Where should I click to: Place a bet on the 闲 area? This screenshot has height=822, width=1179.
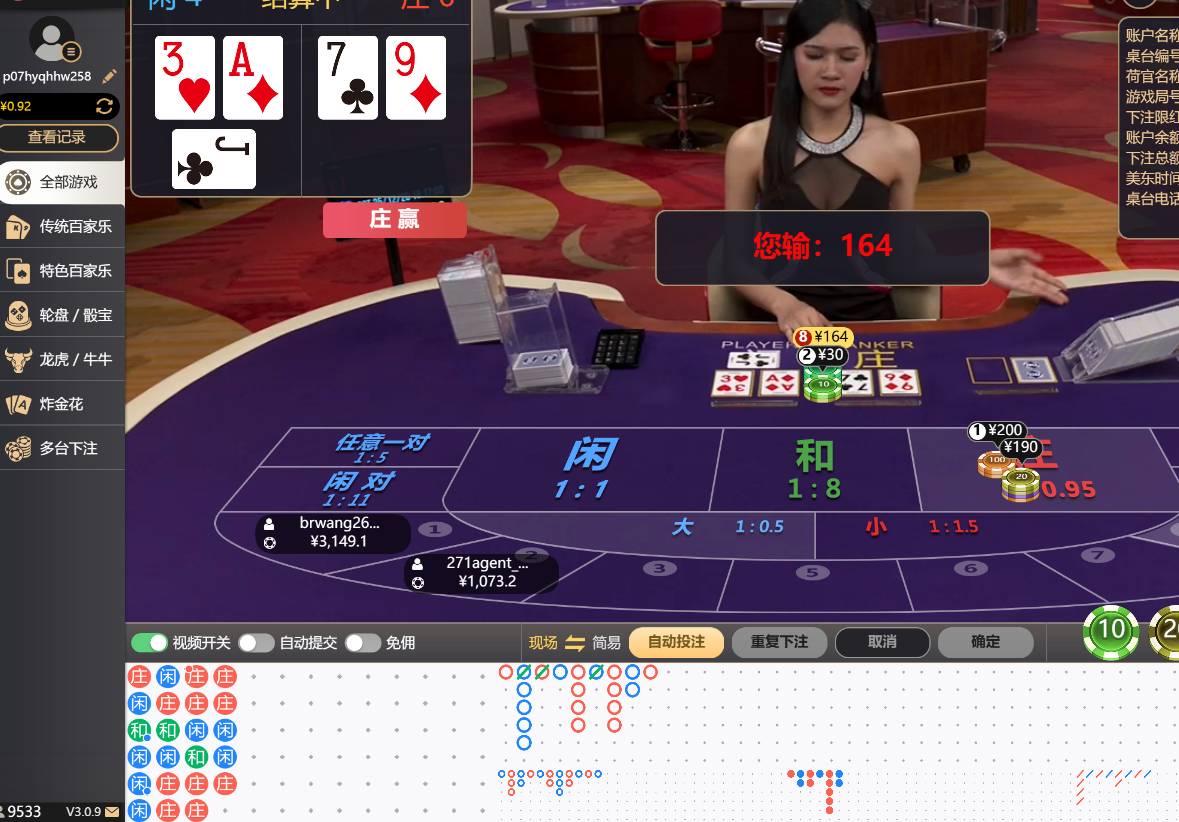(x=590, y=468)
